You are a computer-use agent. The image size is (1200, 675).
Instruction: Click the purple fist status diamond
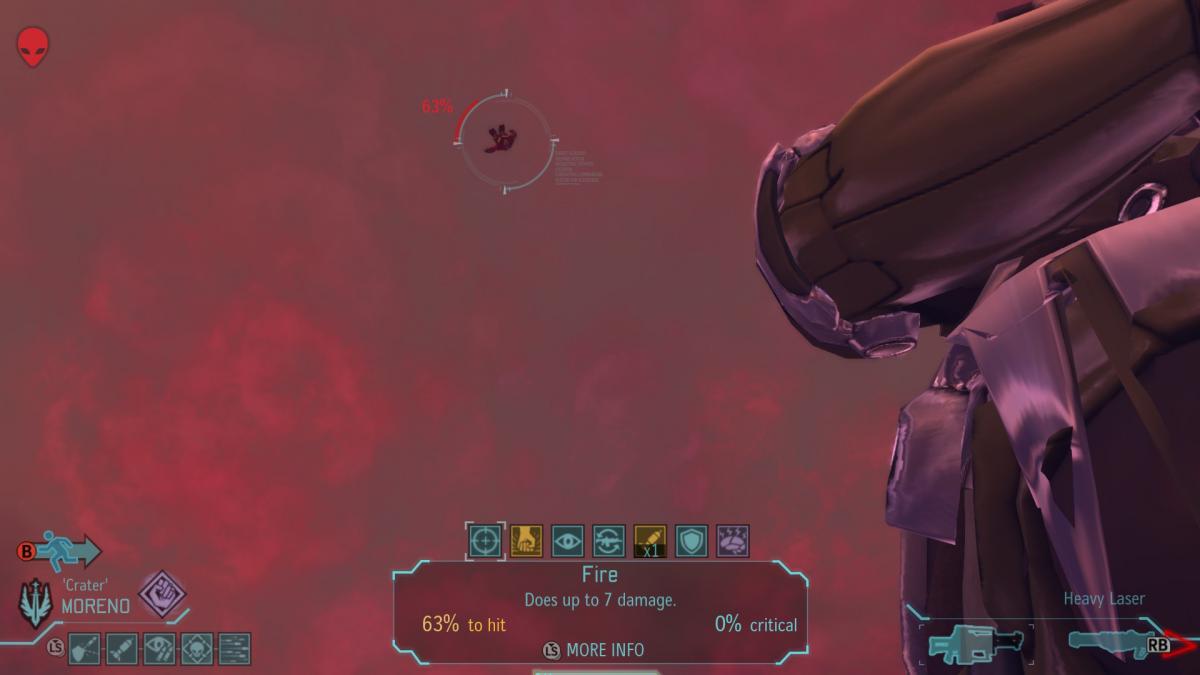click(161, 594)
